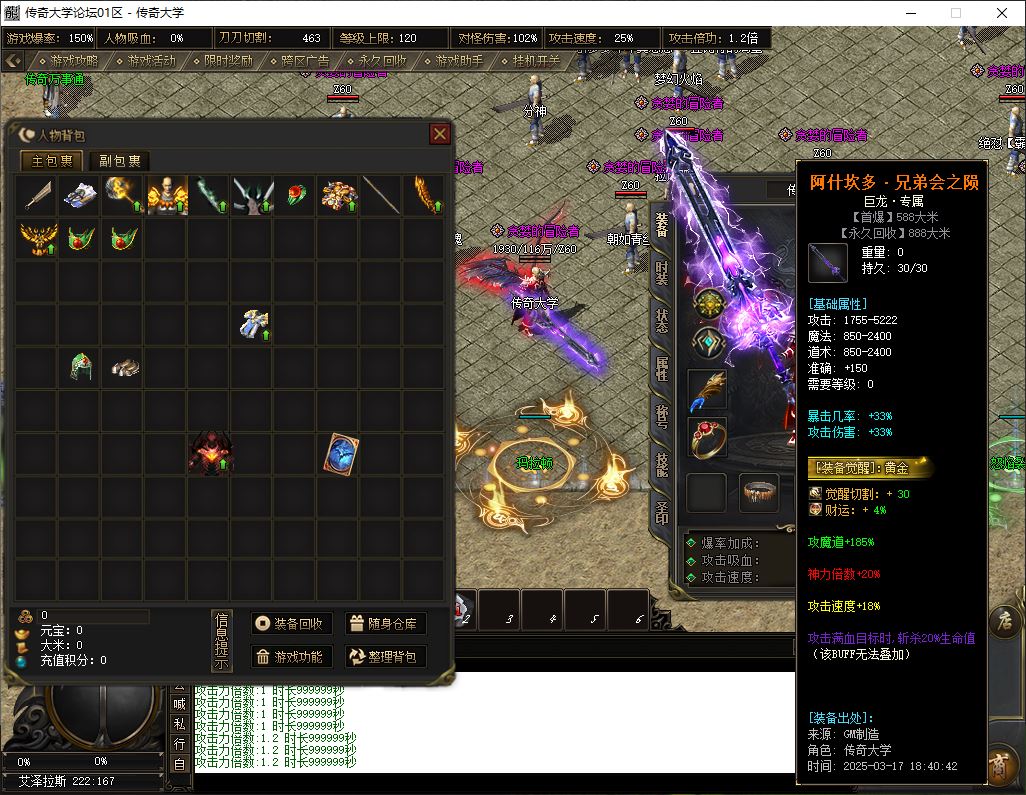
Task: Pick the blue card item in bag
Action: (x=339, y=454)
